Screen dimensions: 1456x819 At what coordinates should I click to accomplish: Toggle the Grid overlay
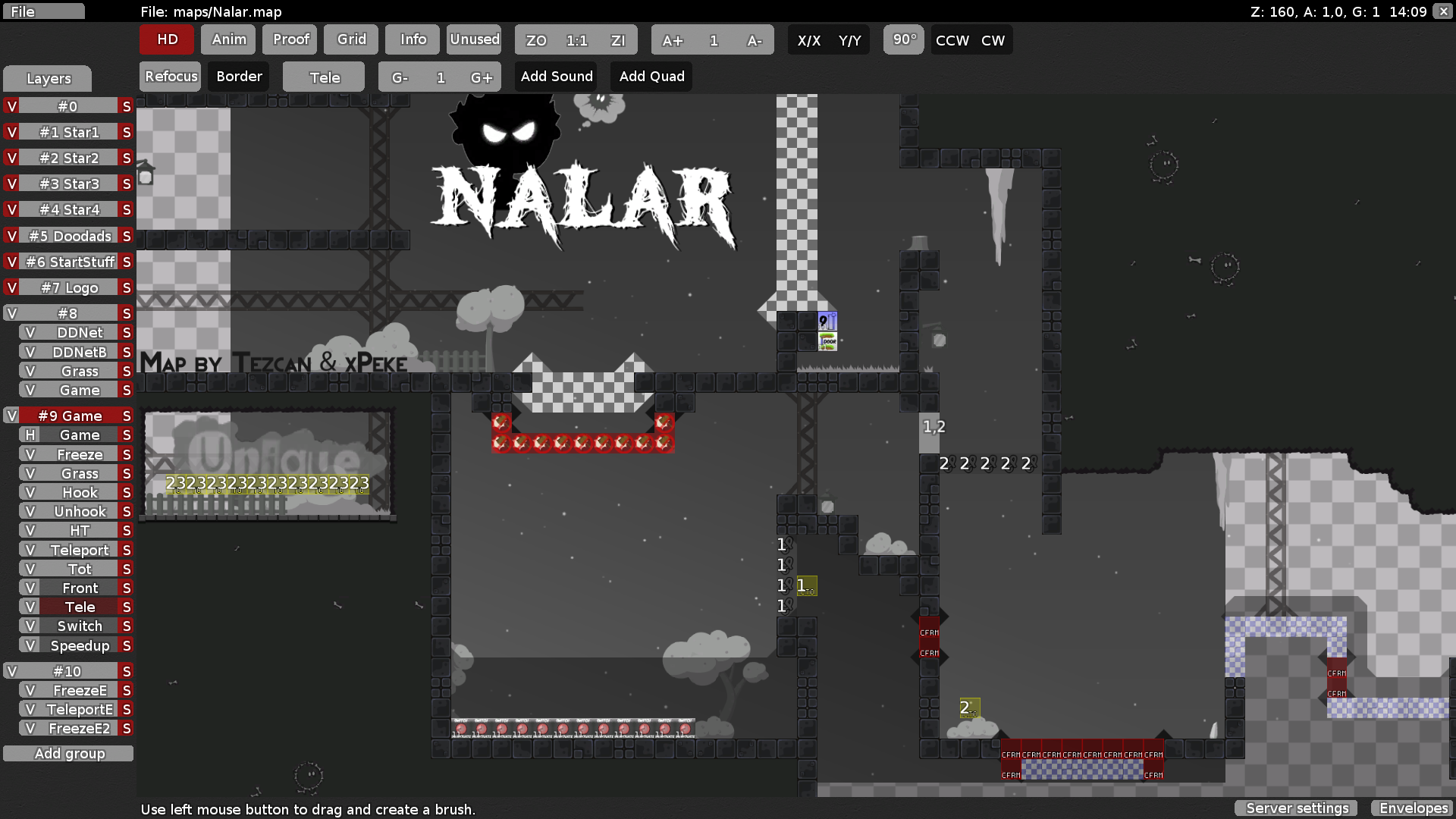coord(350,39)
